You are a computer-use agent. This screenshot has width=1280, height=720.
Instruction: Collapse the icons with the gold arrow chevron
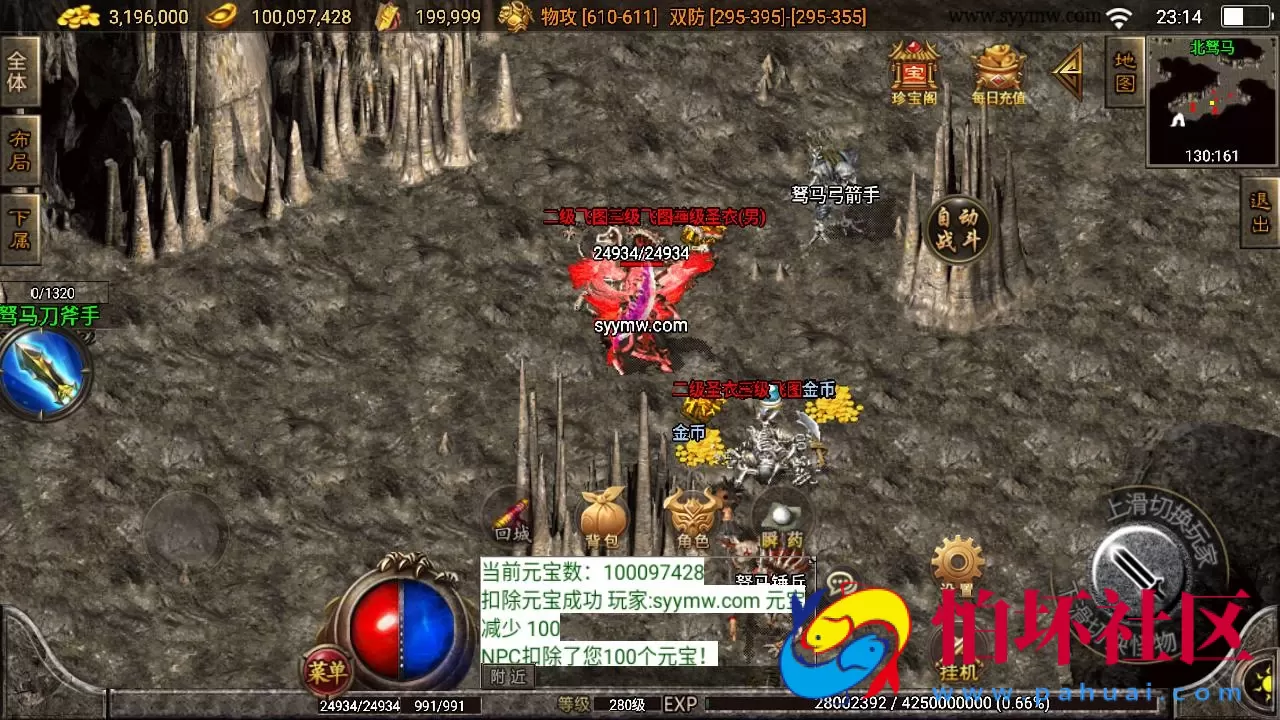tap(1069, 72)
